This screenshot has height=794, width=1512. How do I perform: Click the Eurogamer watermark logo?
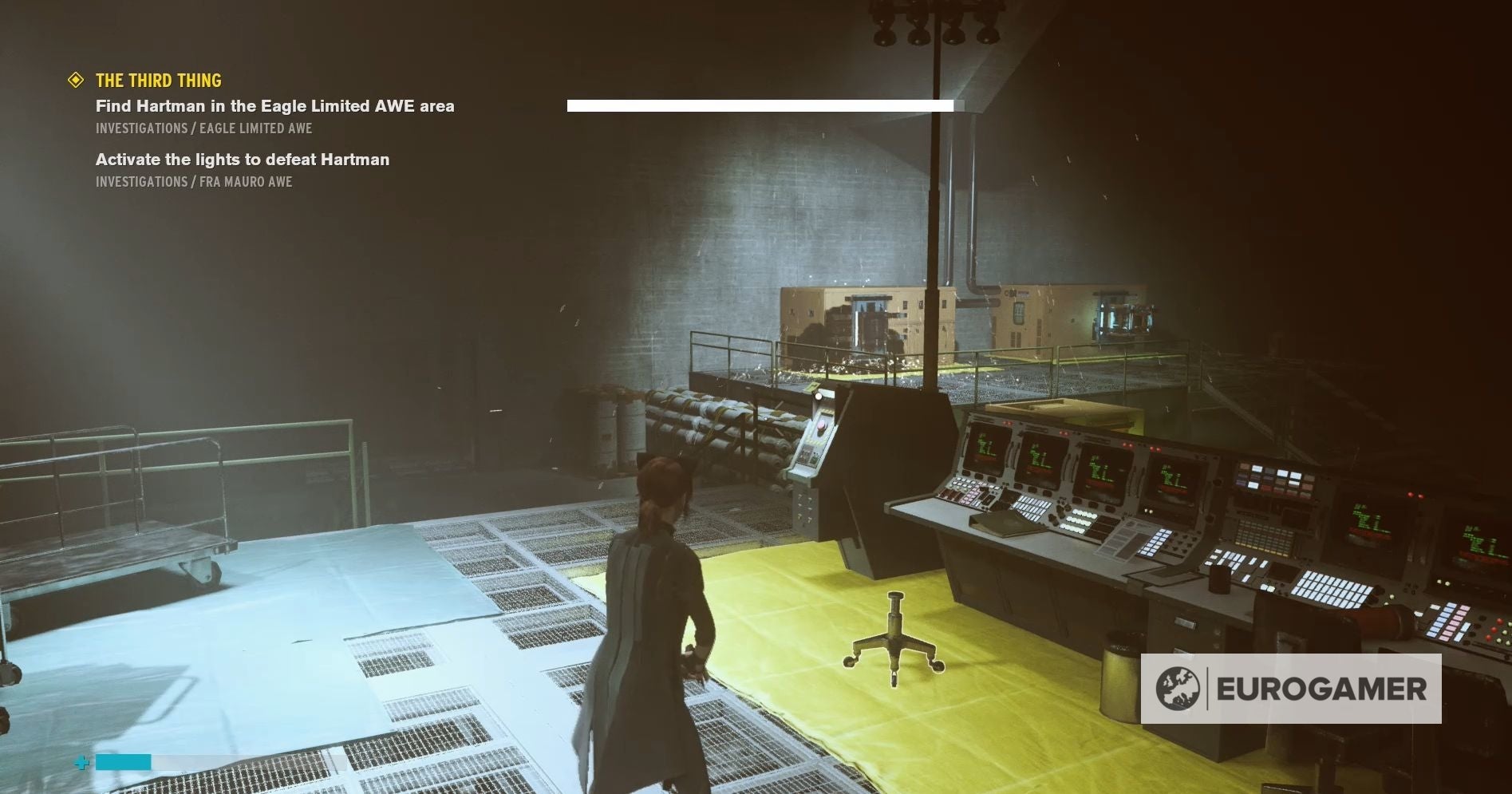(1290, 689)
